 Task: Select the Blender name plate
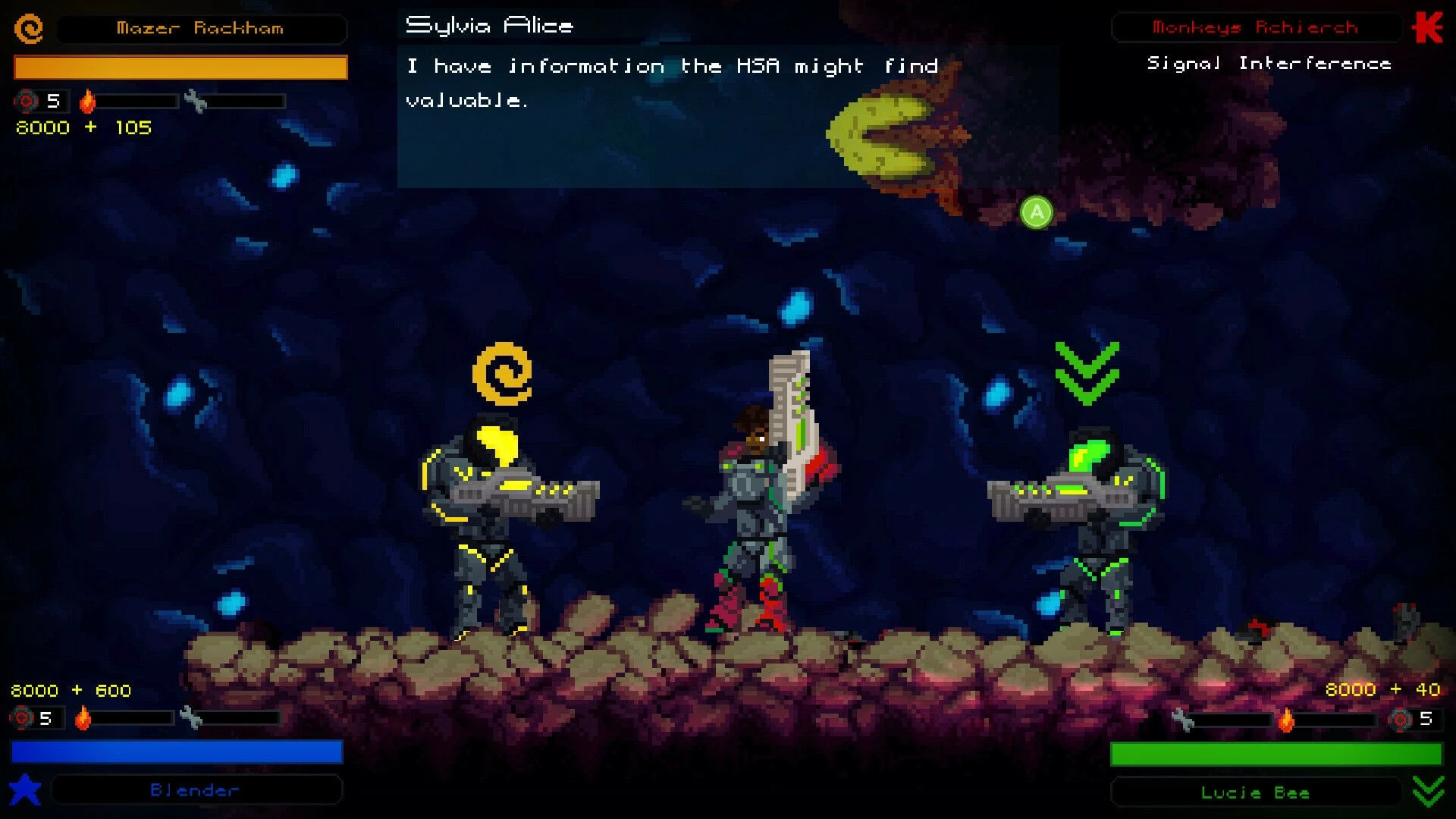(196, 790)
